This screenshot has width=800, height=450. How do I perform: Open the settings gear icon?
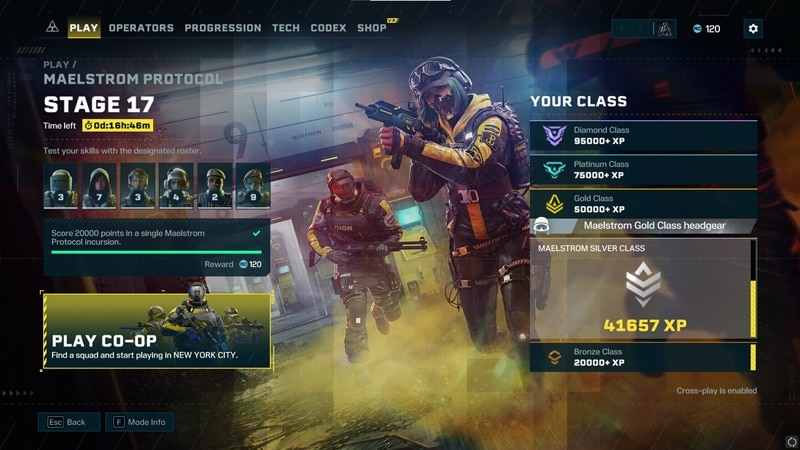click(x=753, y=29)
